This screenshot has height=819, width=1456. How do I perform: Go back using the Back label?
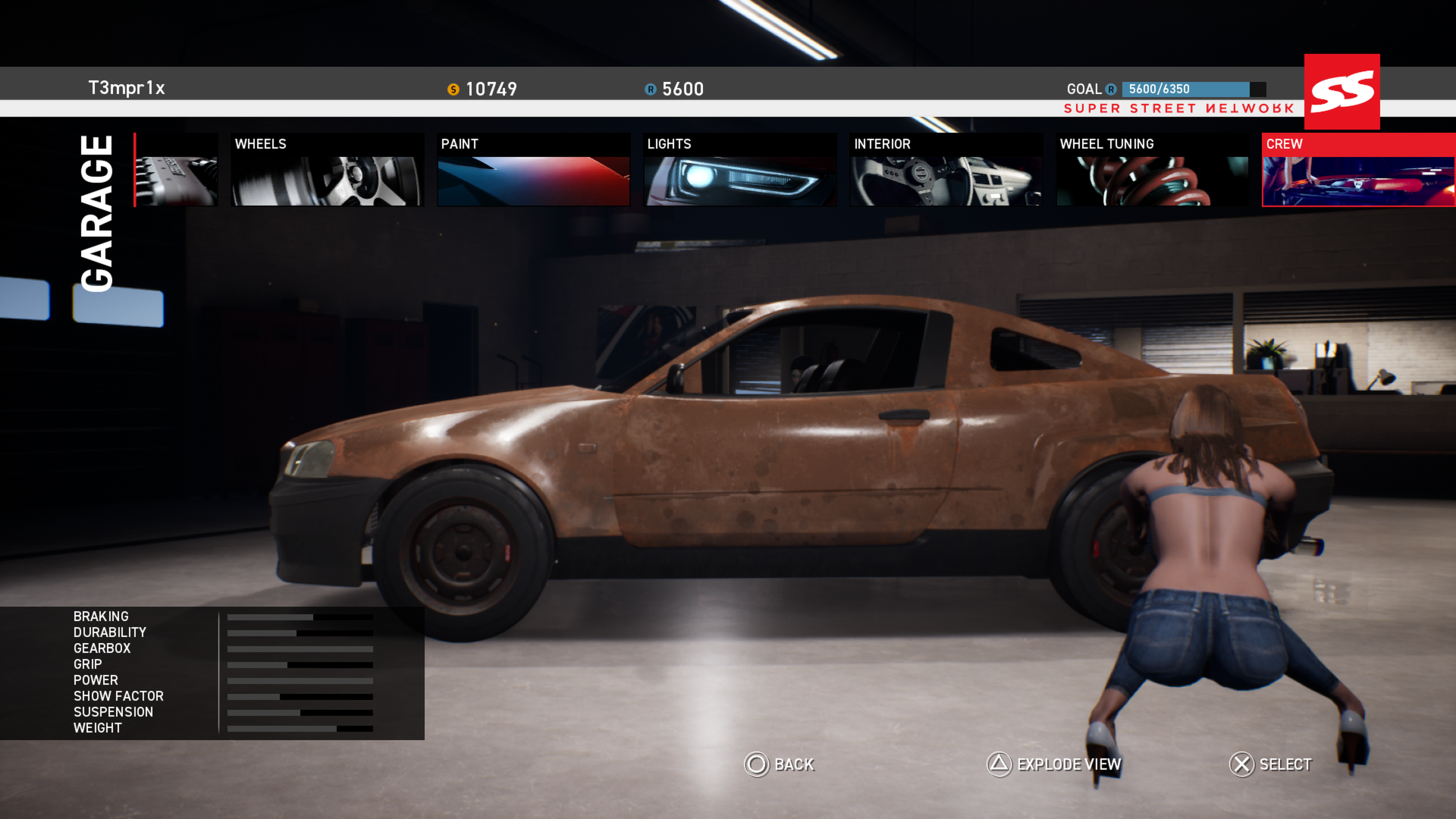point(793,764)
